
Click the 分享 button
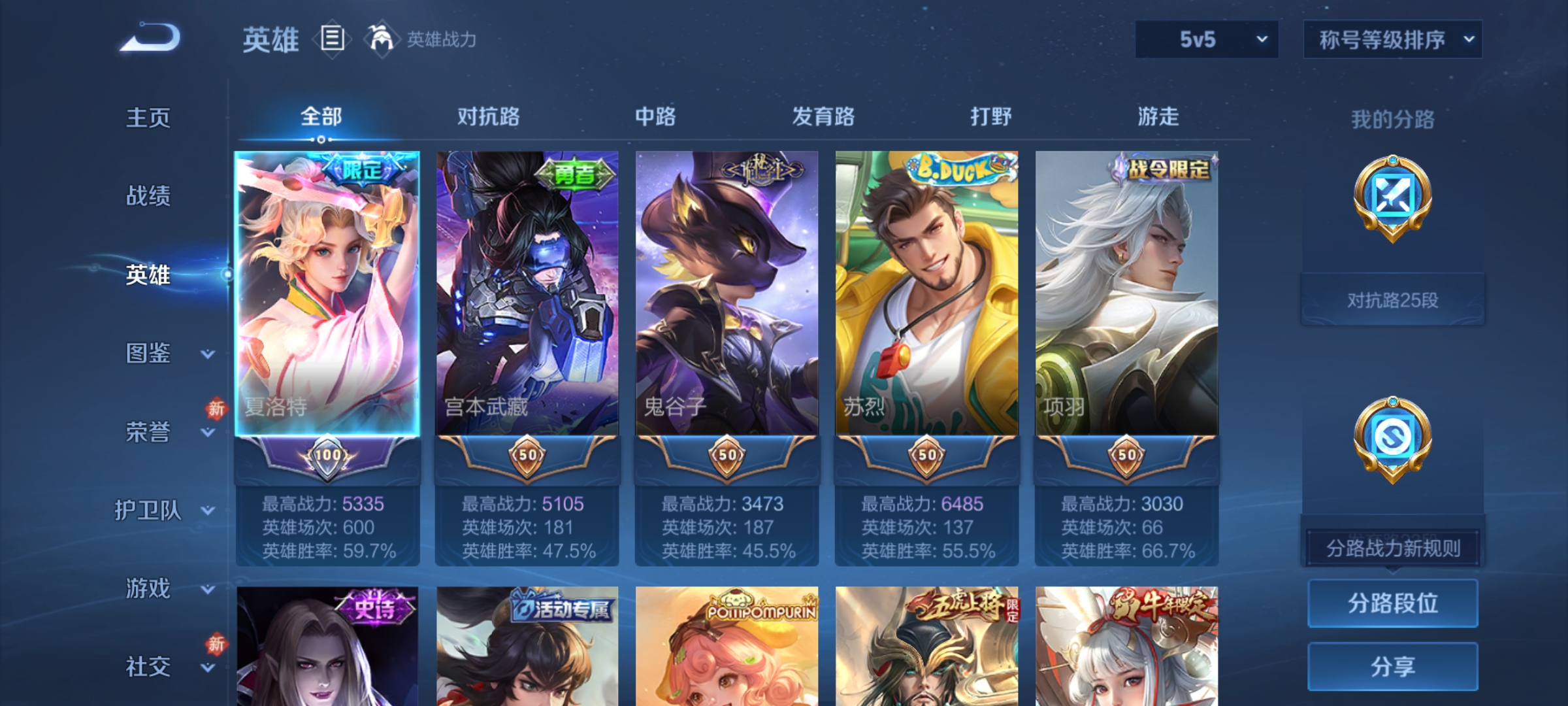click(x=1393, y=667)
